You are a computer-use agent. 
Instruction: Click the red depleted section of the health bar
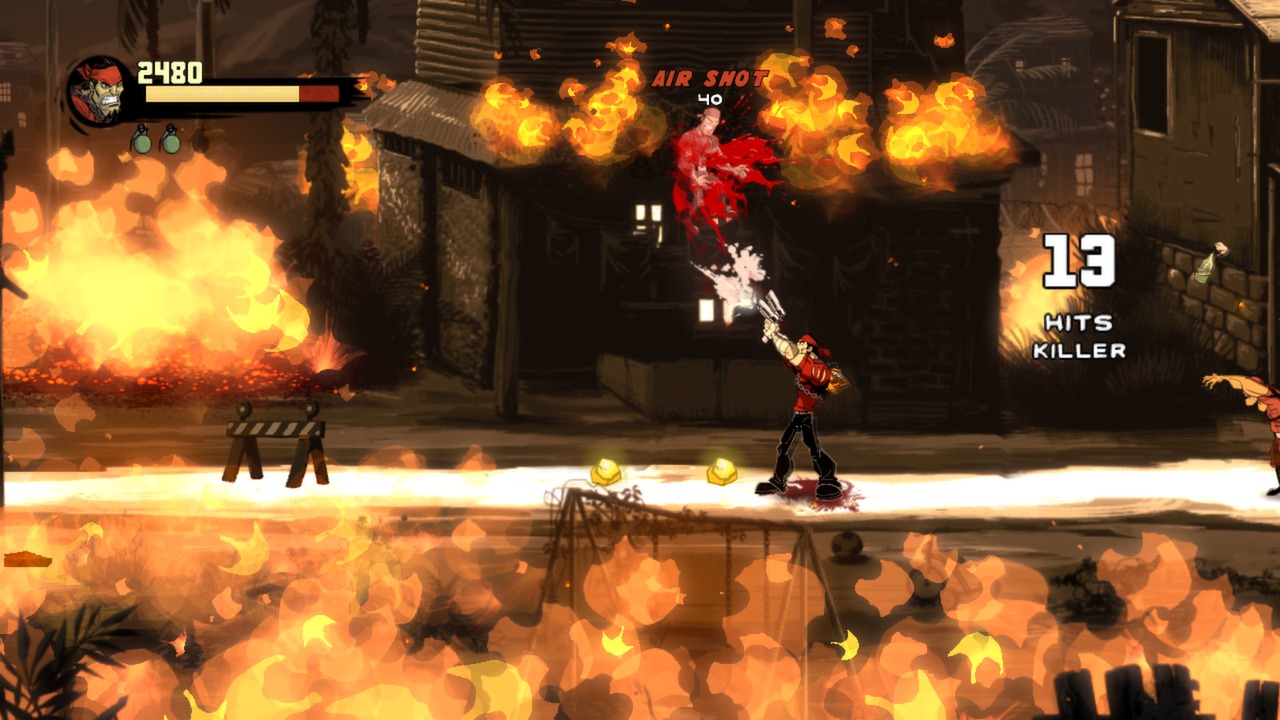(321, 93)
